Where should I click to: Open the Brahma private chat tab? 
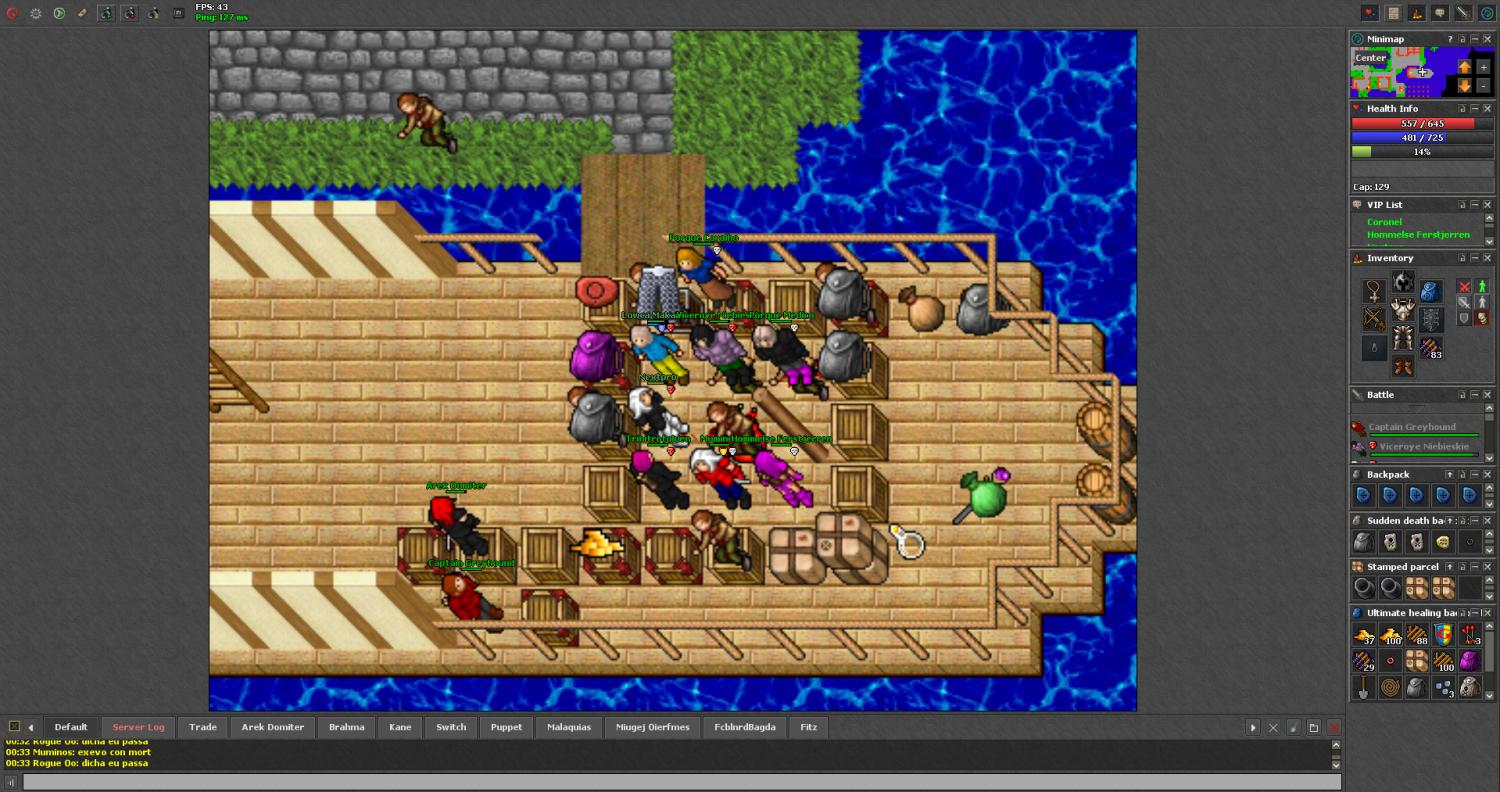[x=346, y=727]
